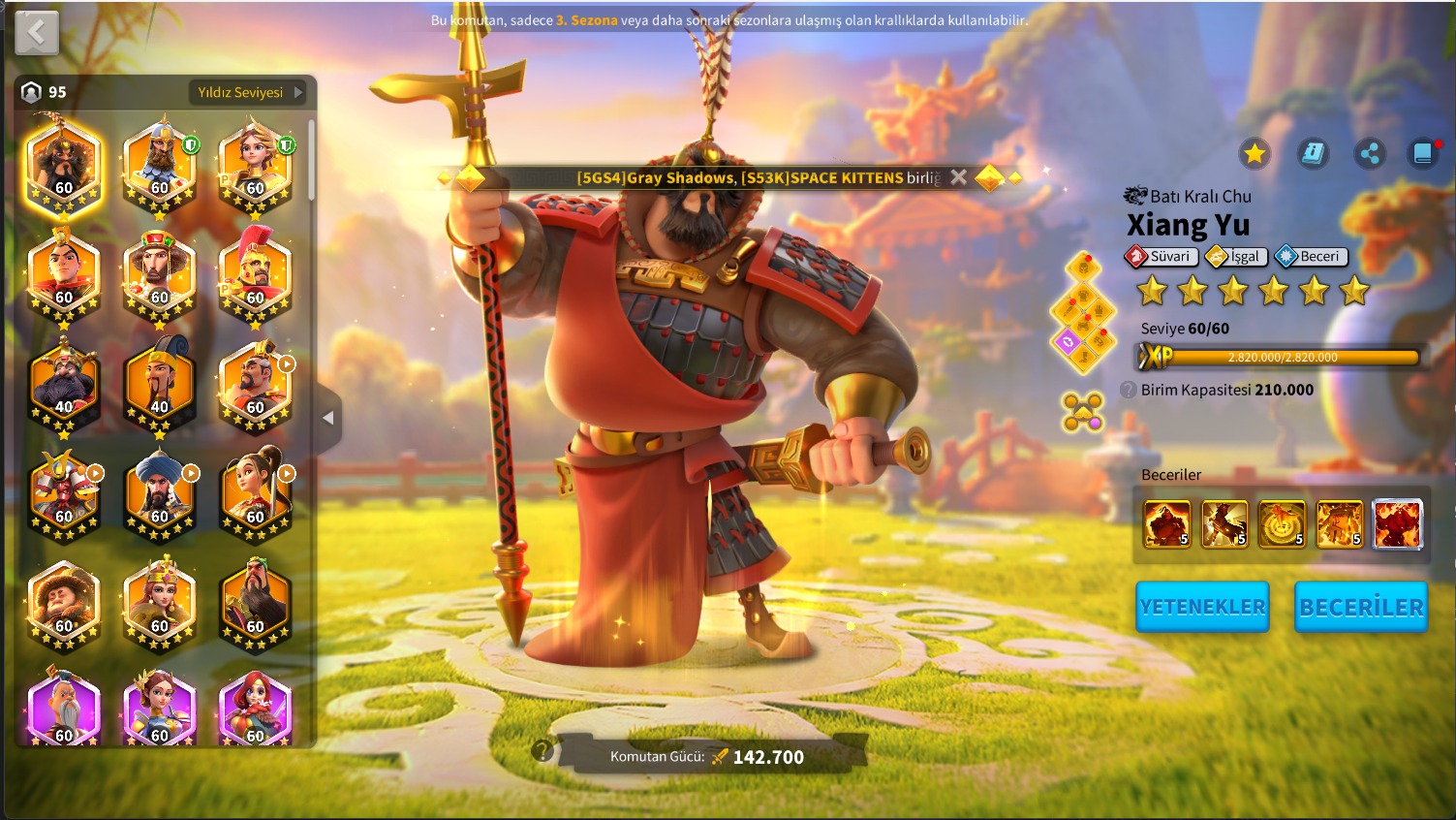The width and height of the screenshot is (1456, 820).
Task: Show unit capacity help question mark
Action: (x=1128, y=390)
